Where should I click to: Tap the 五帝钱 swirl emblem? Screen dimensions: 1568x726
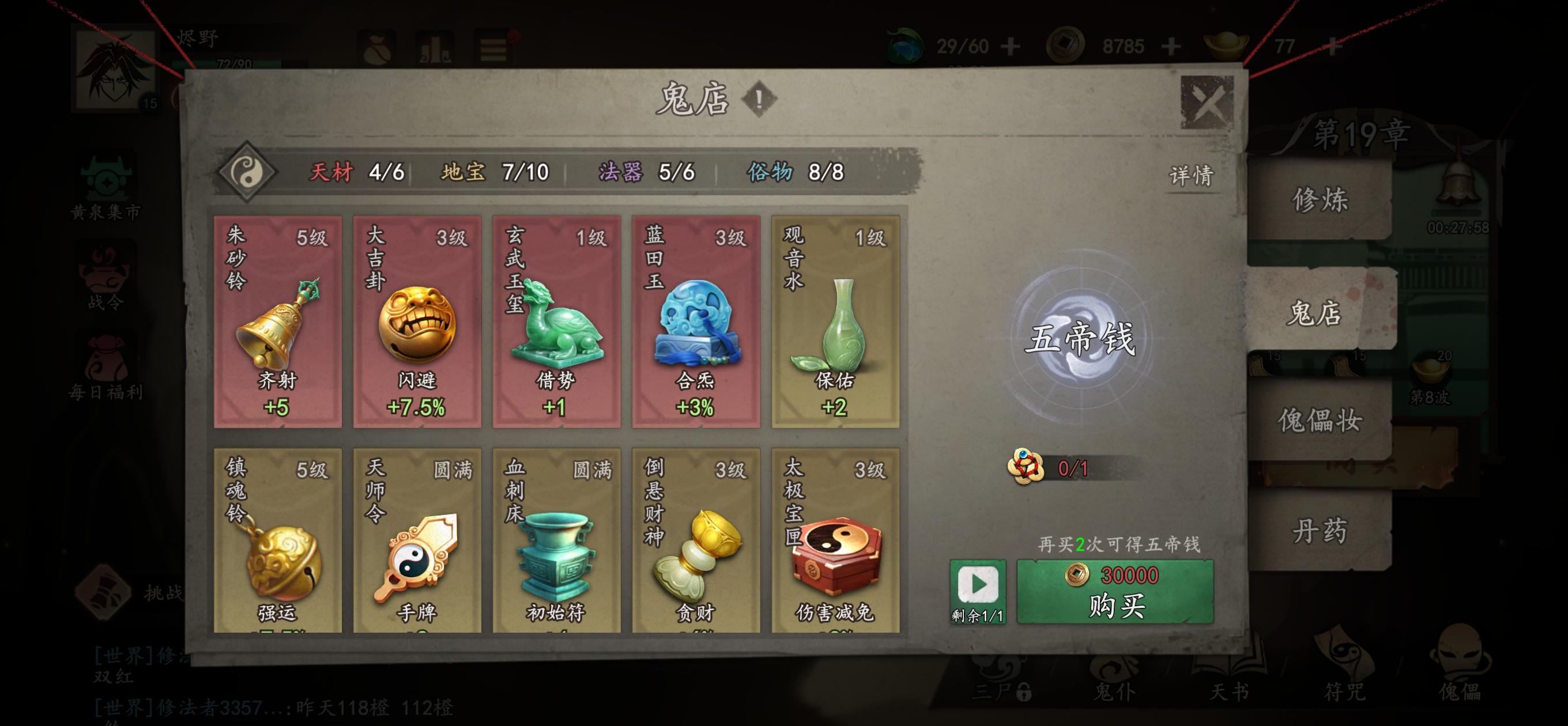click(1080, 339)
